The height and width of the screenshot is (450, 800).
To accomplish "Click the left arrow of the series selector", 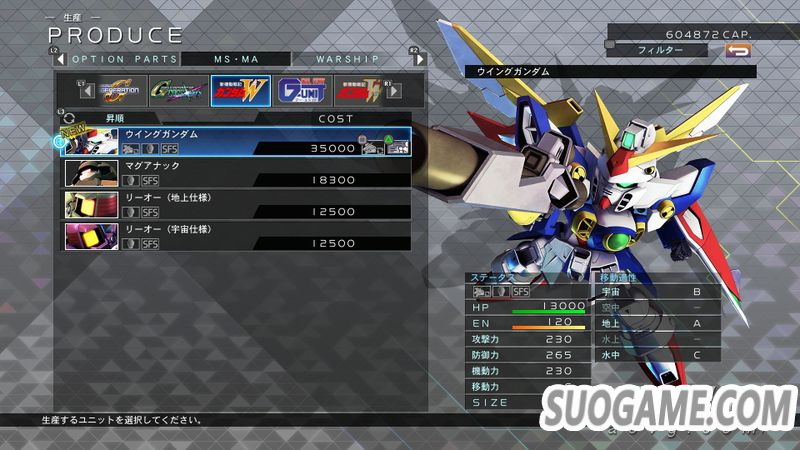I will tap(87, 91).
